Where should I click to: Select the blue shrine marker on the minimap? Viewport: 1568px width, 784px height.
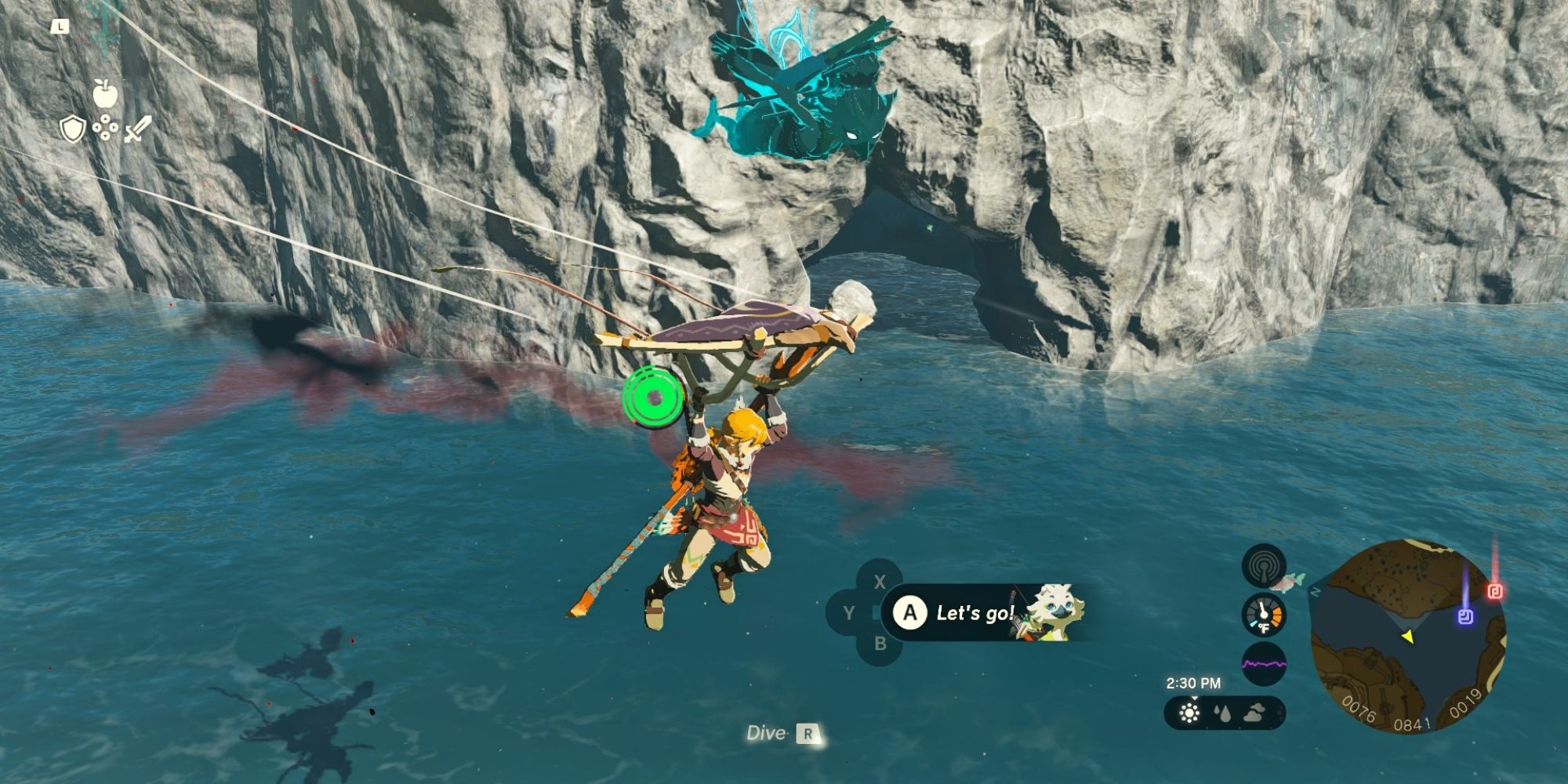coord(1465,616)
